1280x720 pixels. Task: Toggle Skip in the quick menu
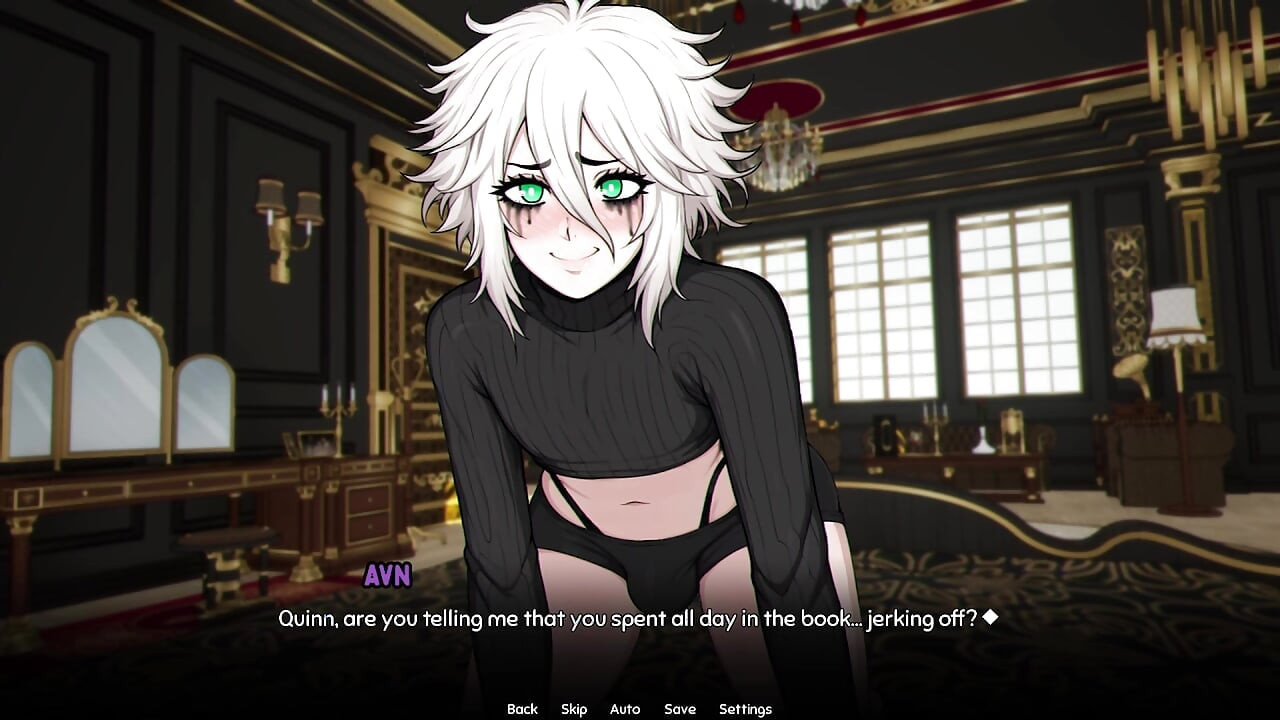[574, 708]
